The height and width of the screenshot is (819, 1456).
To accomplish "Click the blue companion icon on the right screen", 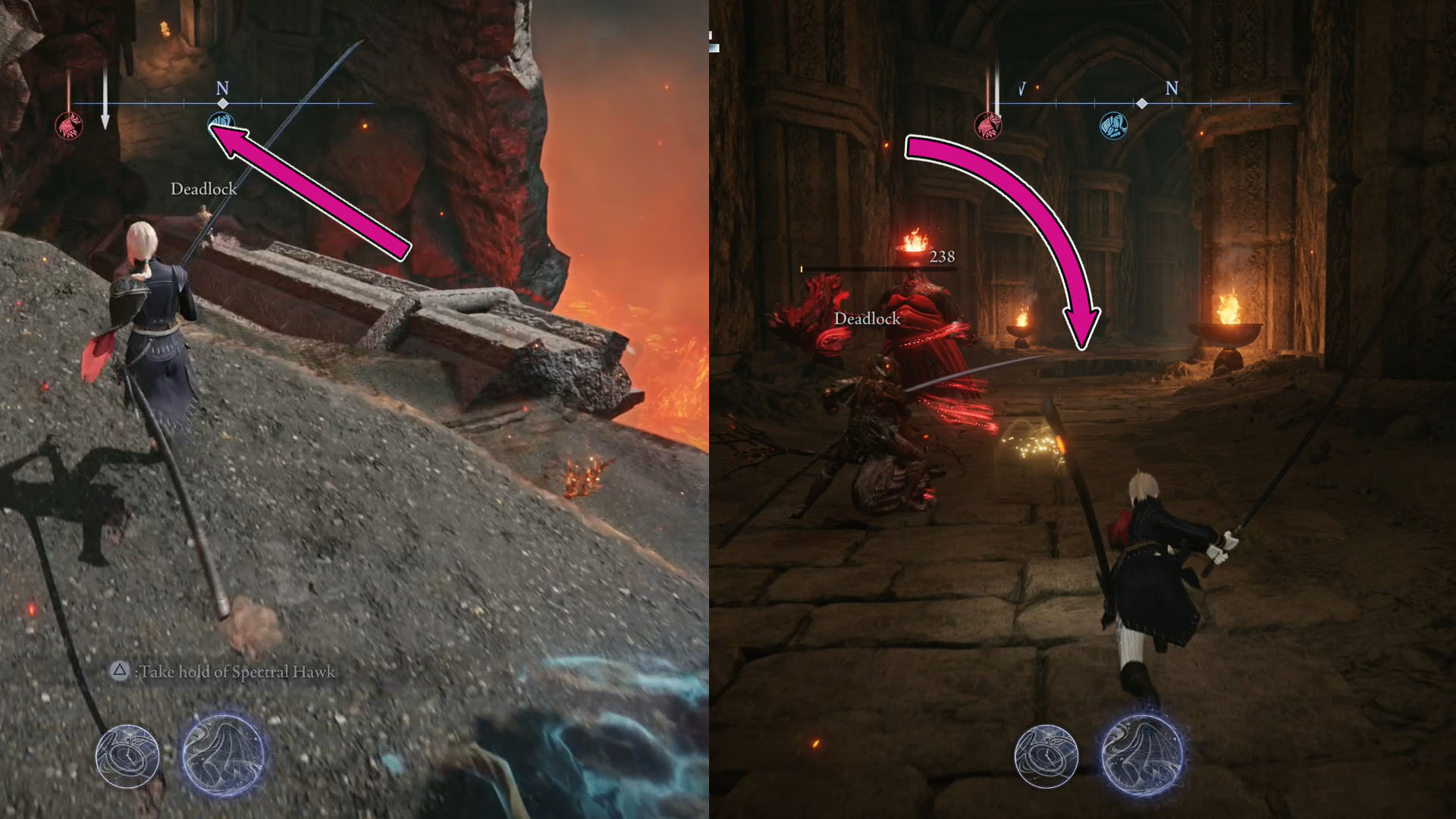I will click(x=1112, y=124).
